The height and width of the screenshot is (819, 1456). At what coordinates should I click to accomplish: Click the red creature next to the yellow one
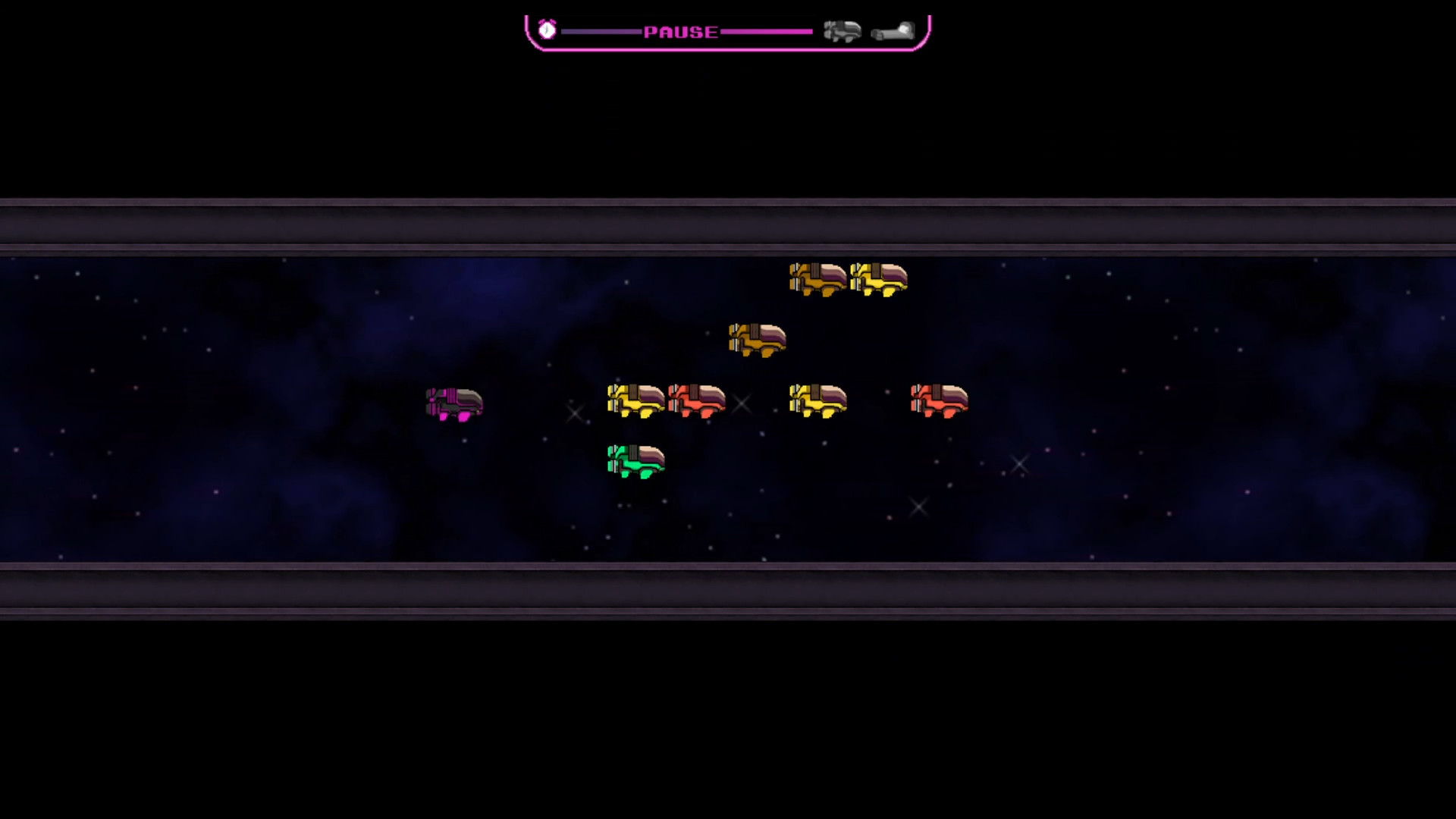[x=695, y=402]
